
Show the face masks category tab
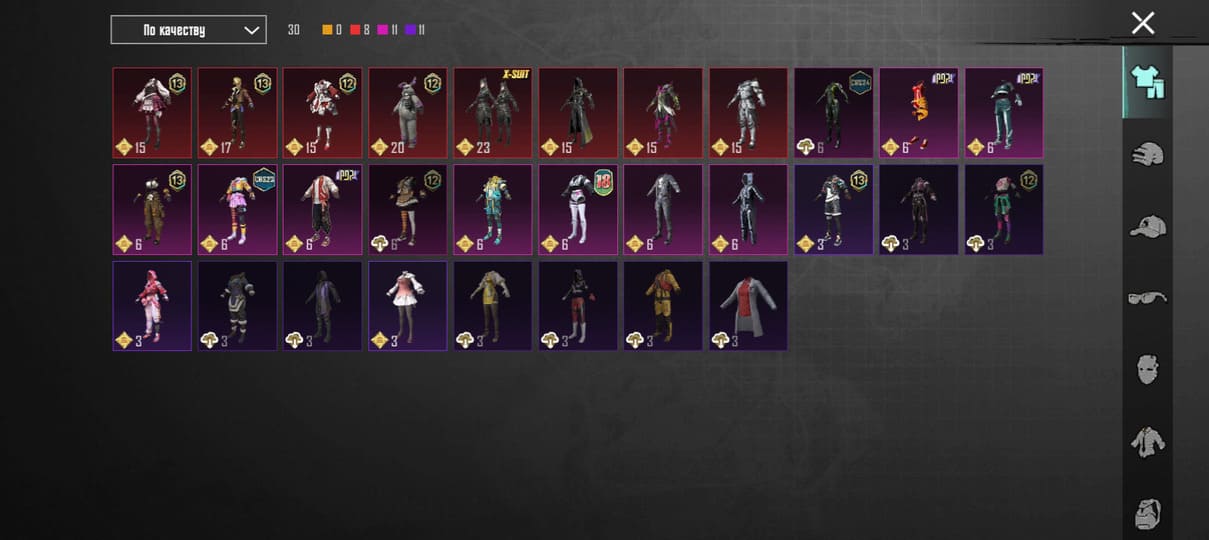(x=1146, y=369)
